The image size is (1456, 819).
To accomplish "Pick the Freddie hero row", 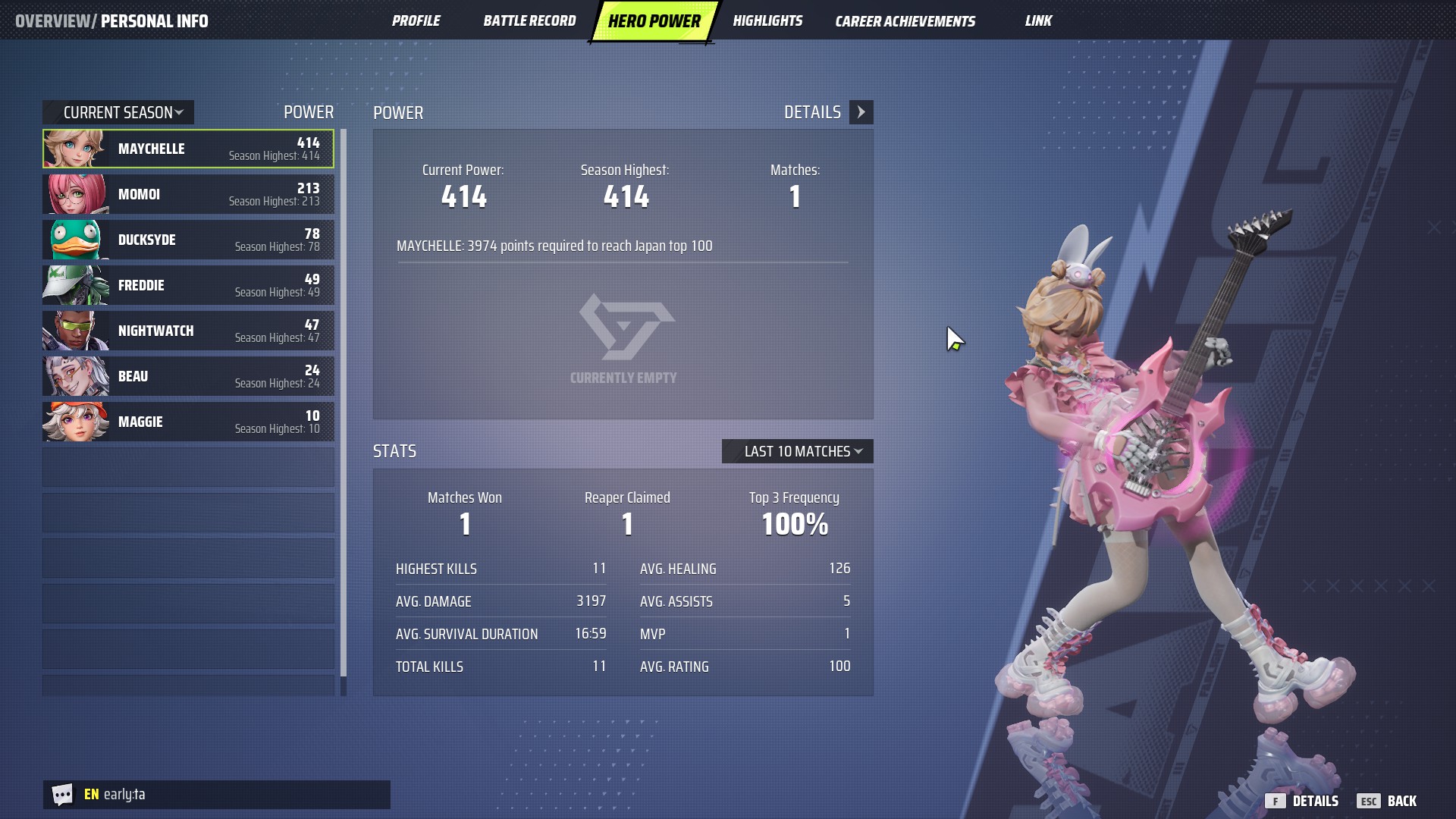I will (x=188, y=285).
